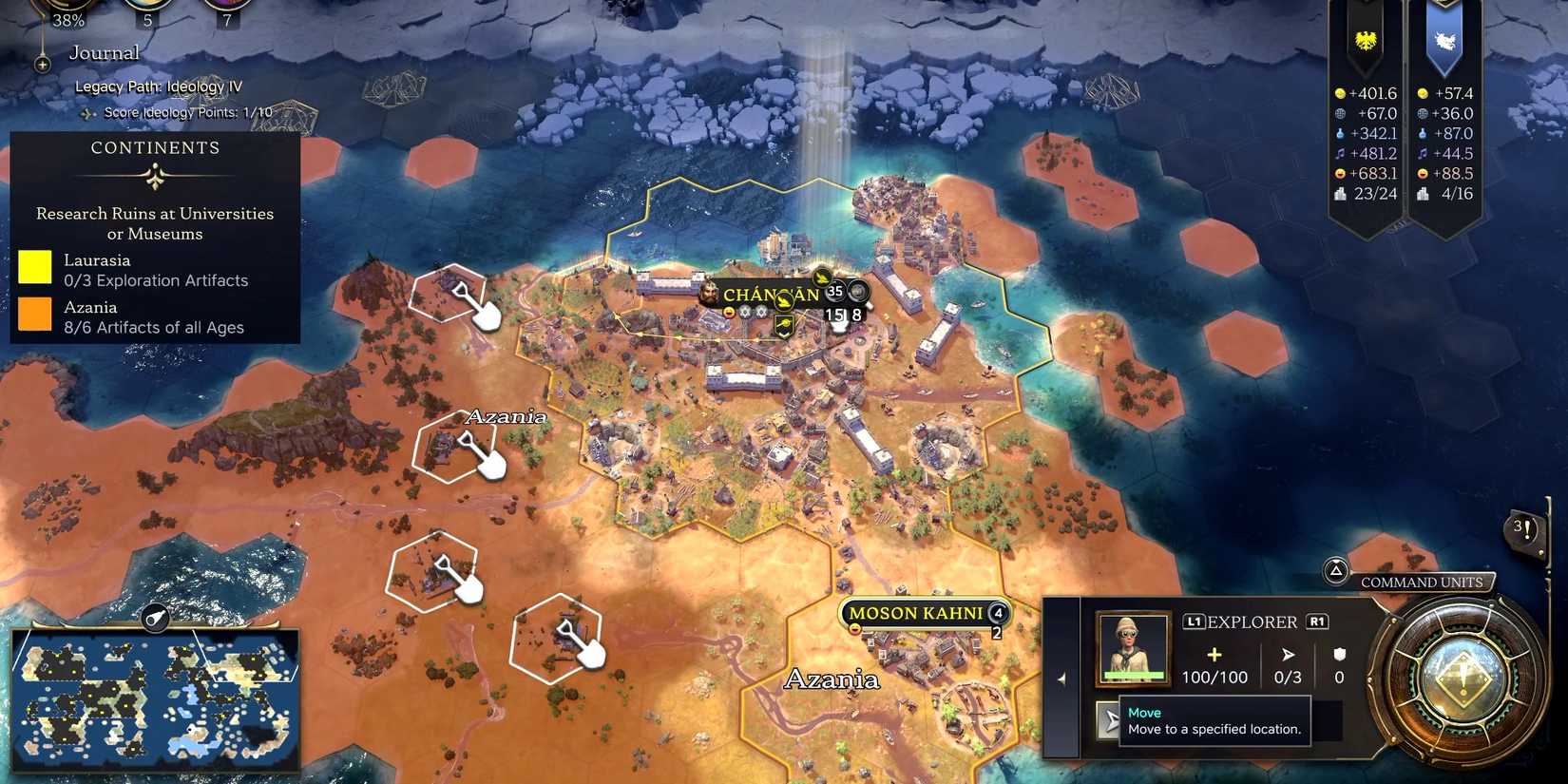Click the comet icon beside the minimap
The image size is (1568, 784).
click(x=155, y=617)
